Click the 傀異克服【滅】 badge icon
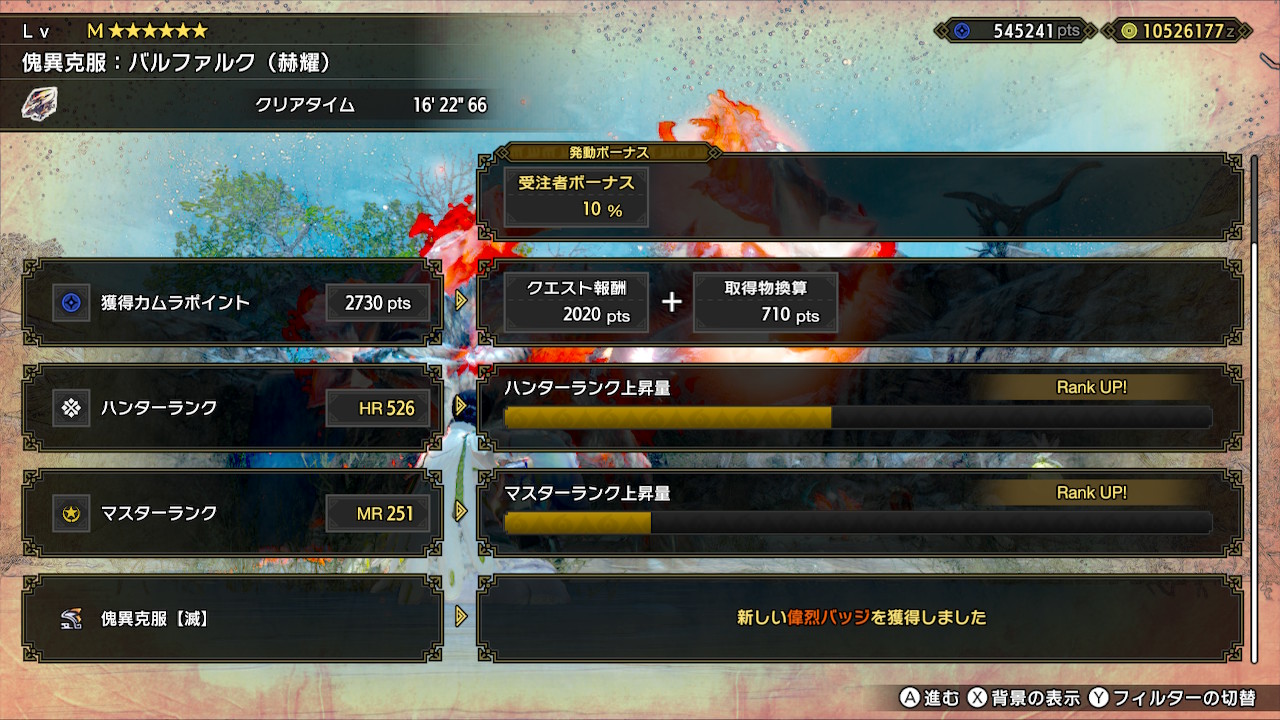 pos(70,619)
